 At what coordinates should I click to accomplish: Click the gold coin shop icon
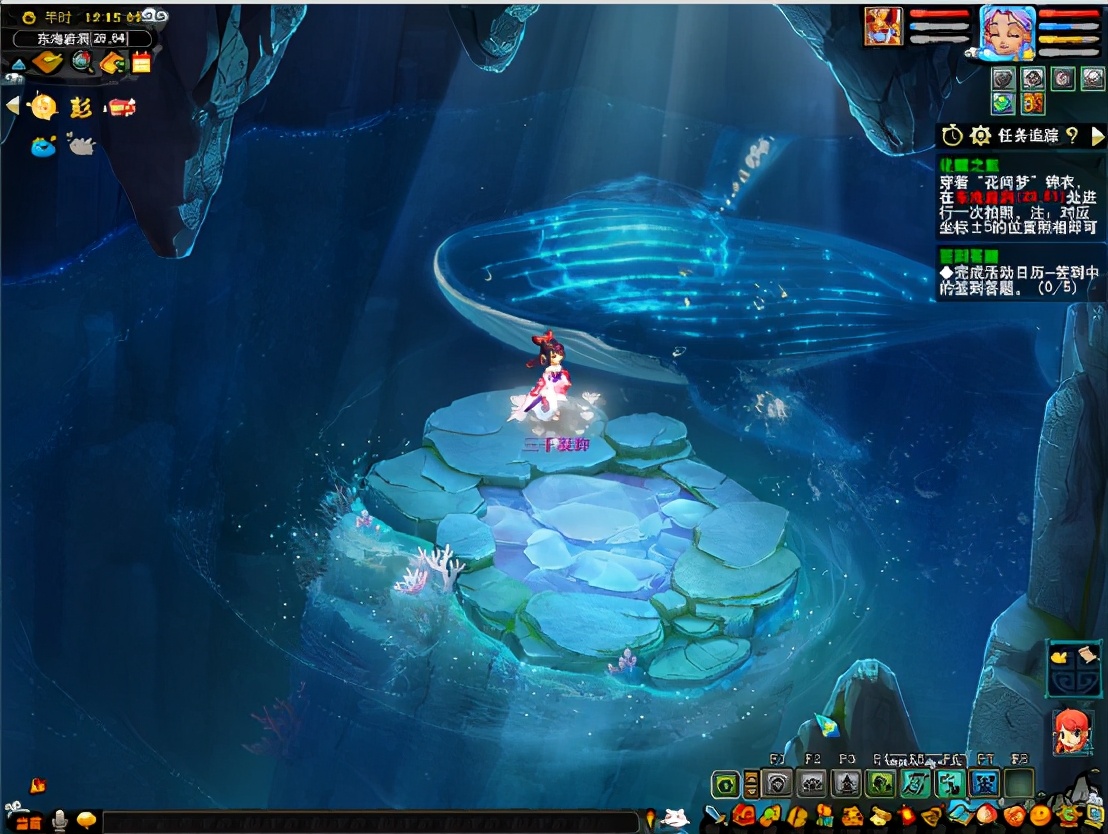(44, 106)
